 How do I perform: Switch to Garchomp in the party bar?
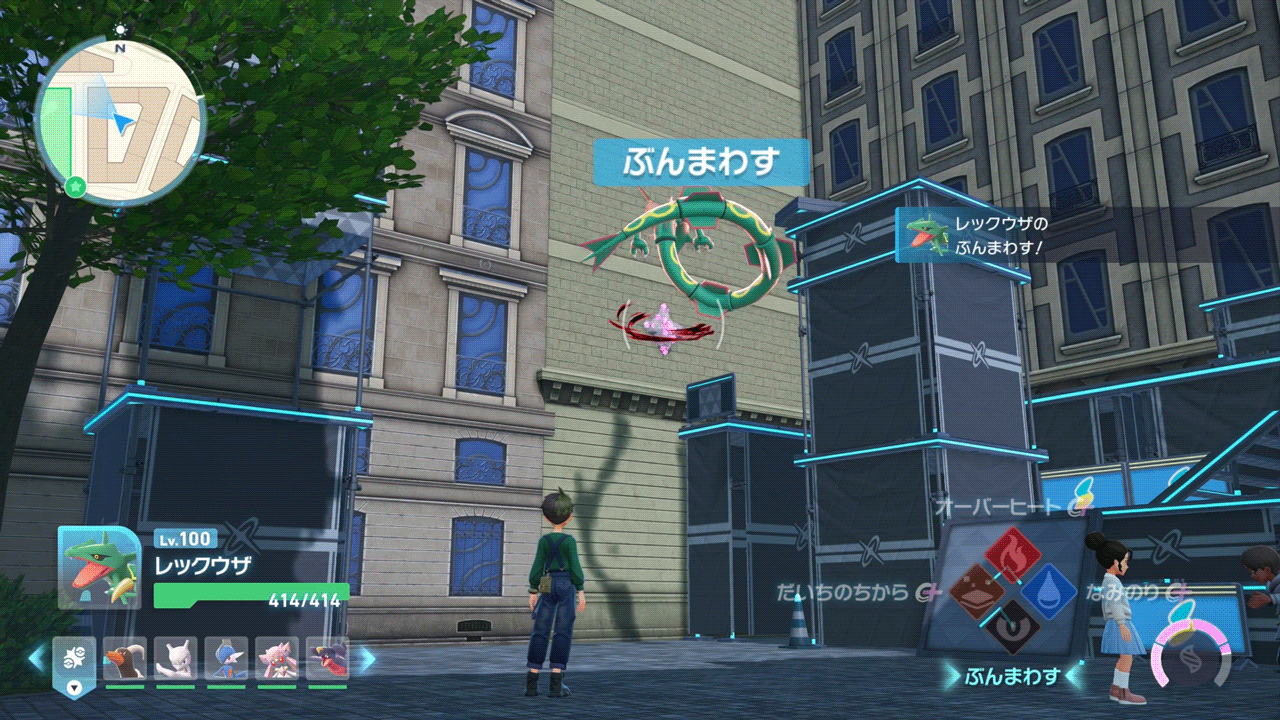click(x=327, y=658)
